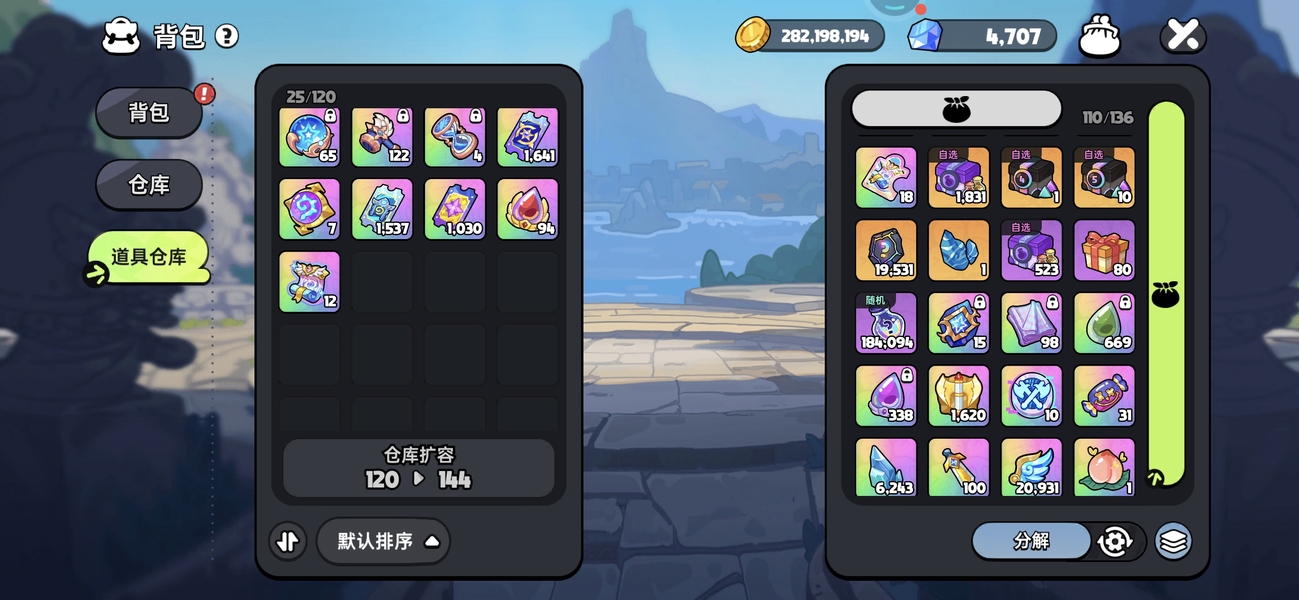Image resolution: width=1299 pixels, height=600 pixels.
Task: Open the 默认排序 sort dropdown
Action: click(384, 541)
